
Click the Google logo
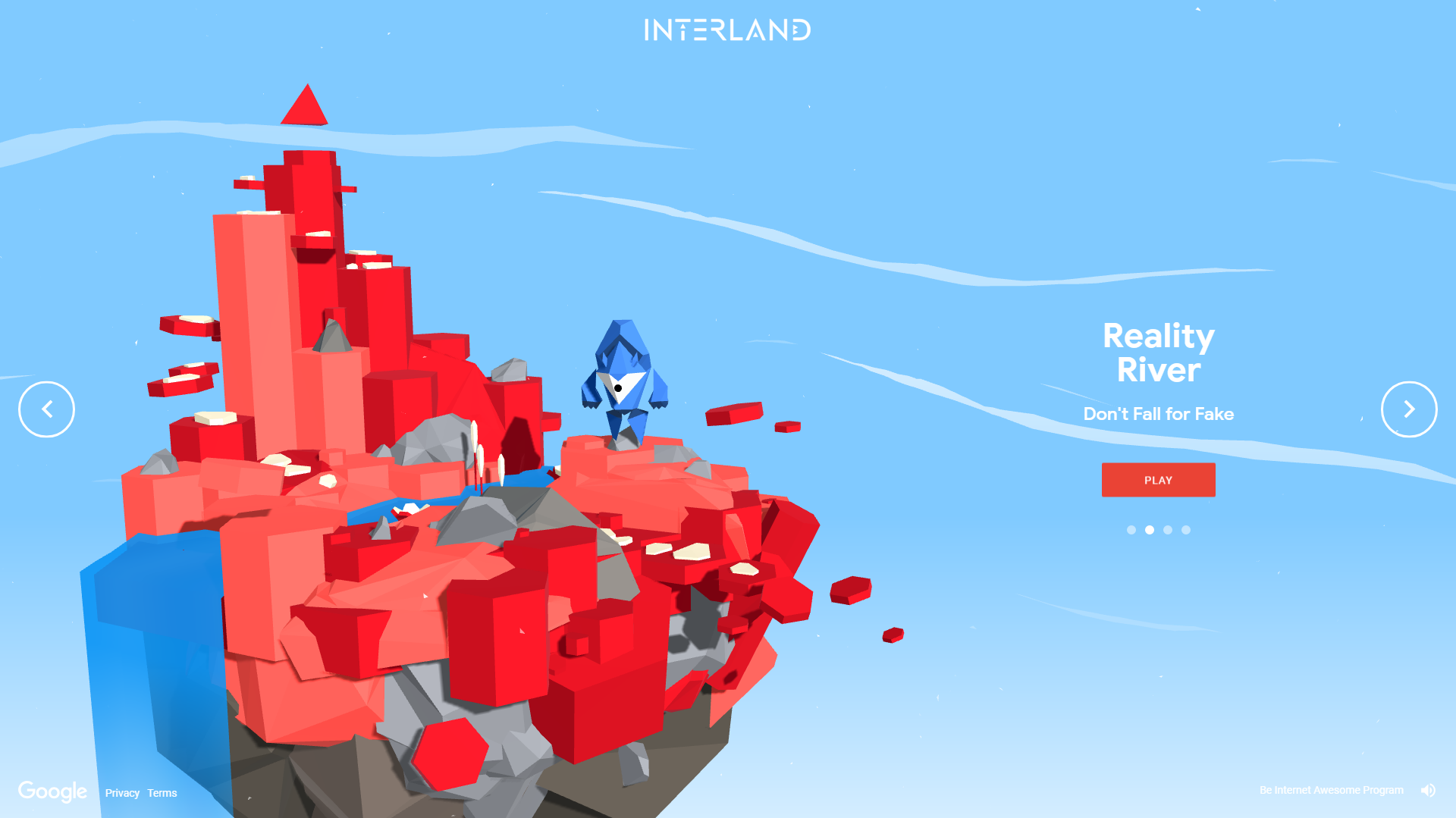(x=53, y=791)
